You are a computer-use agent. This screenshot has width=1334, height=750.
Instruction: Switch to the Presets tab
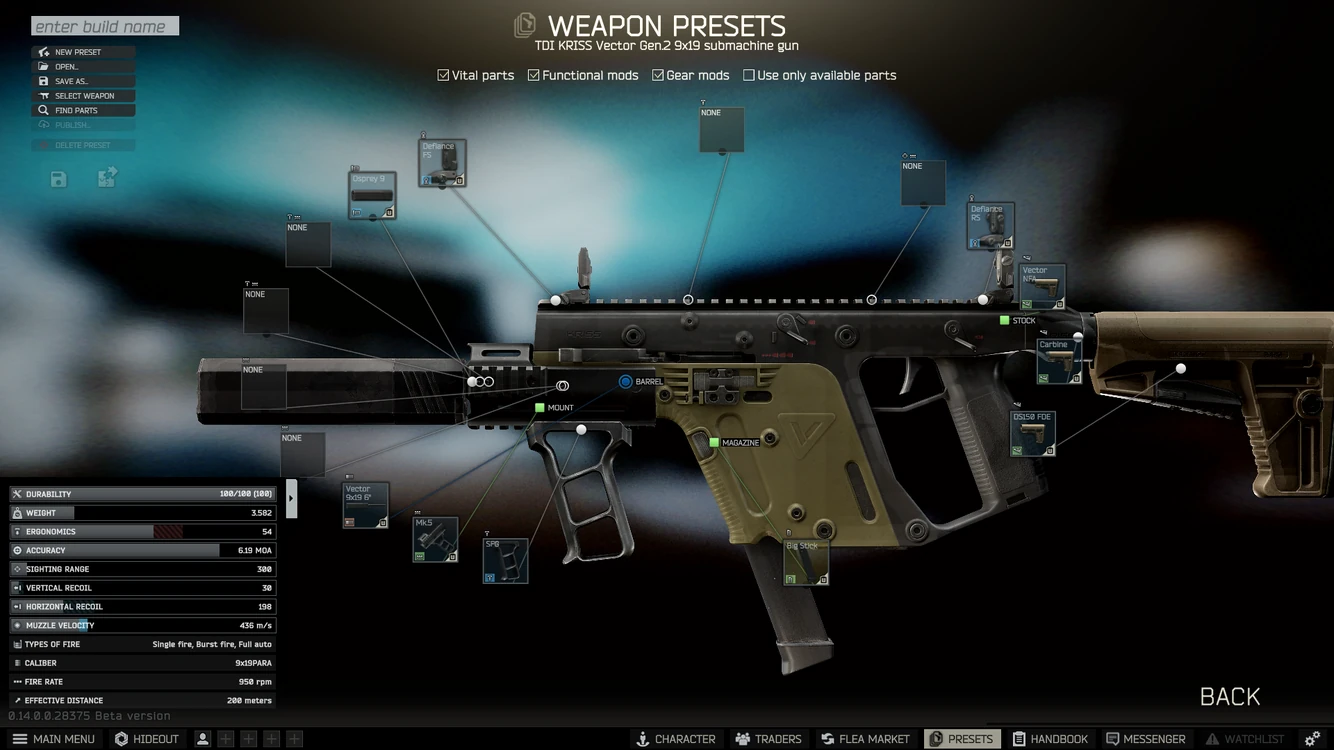tap(962, 739)
